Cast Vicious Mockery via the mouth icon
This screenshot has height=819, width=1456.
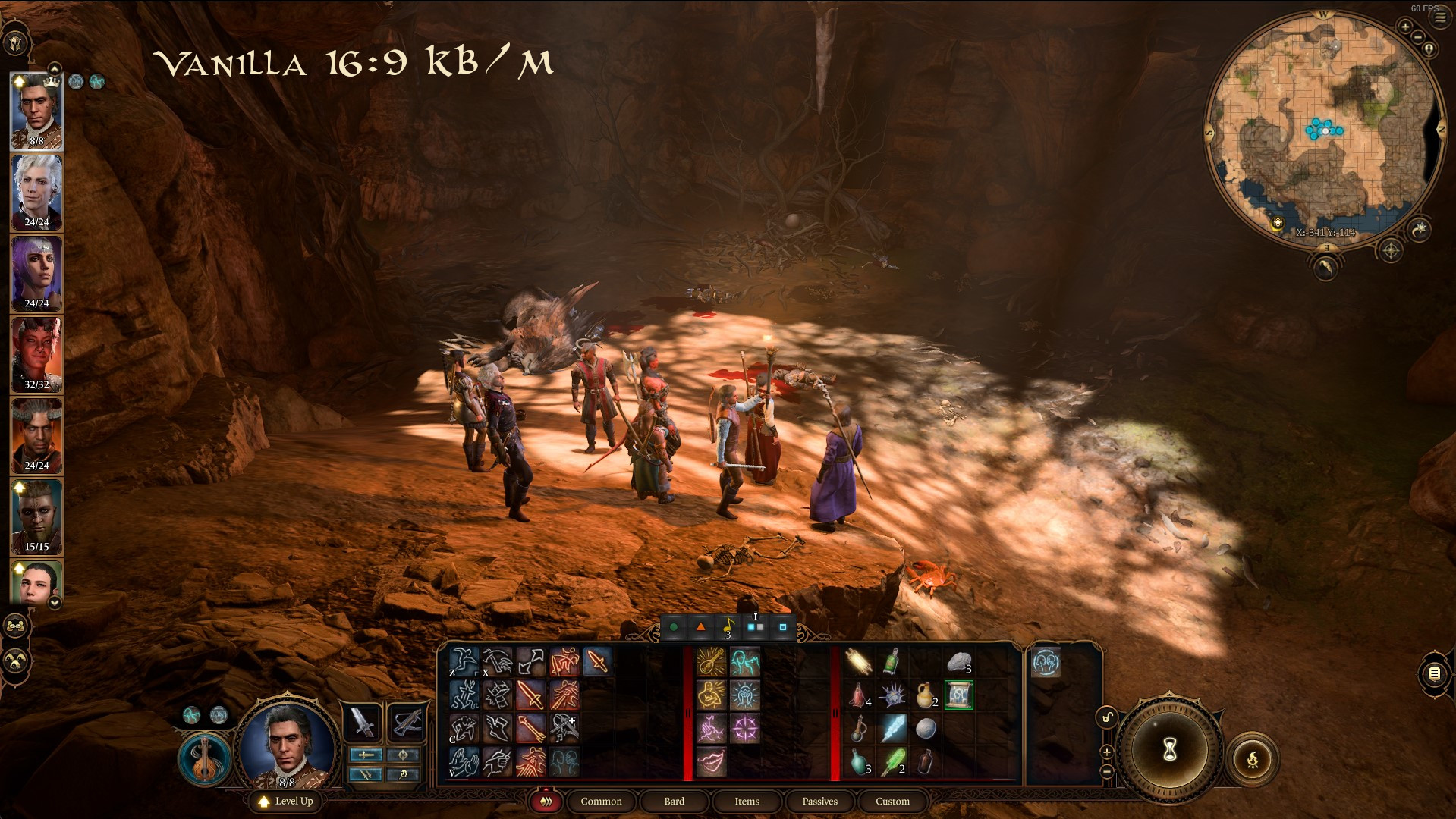pos(712,761)
